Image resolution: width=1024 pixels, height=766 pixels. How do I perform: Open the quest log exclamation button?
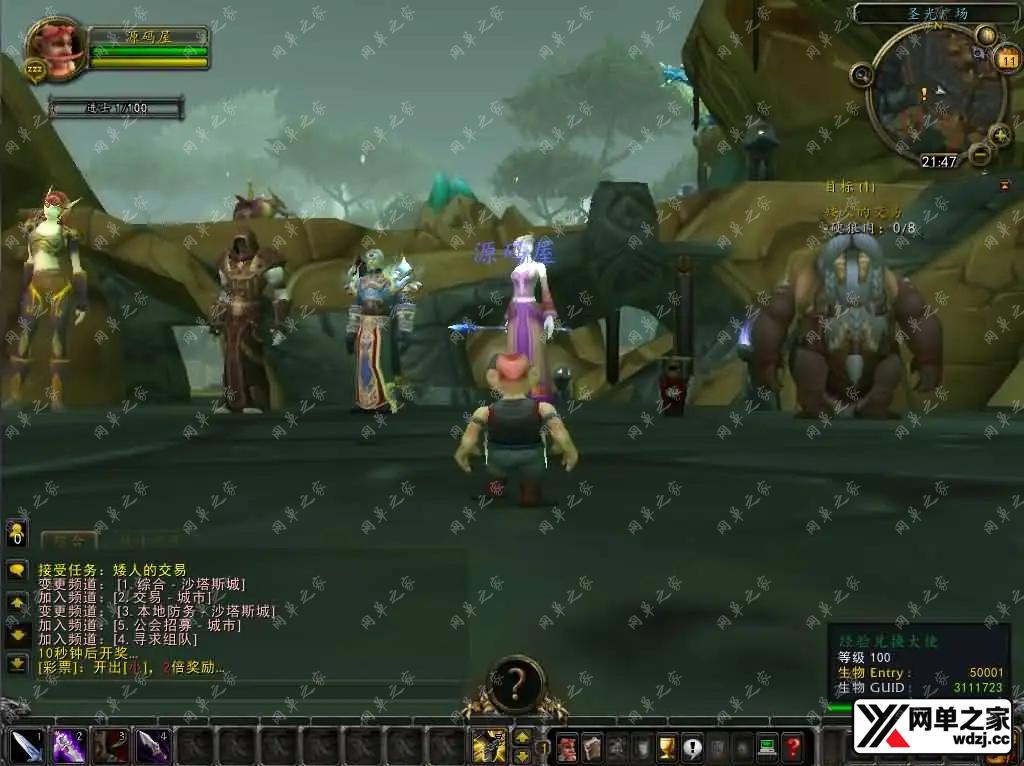pyautogui.click(x=692, y=746)
